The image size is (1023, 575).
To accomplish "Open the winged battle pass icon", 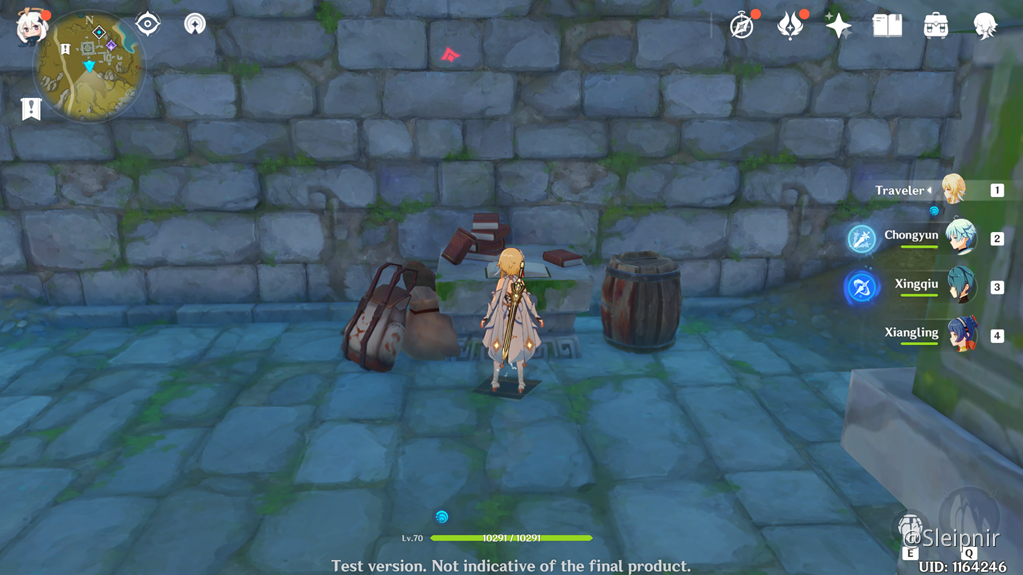I will pyautogui.click(x=791, y=26).
